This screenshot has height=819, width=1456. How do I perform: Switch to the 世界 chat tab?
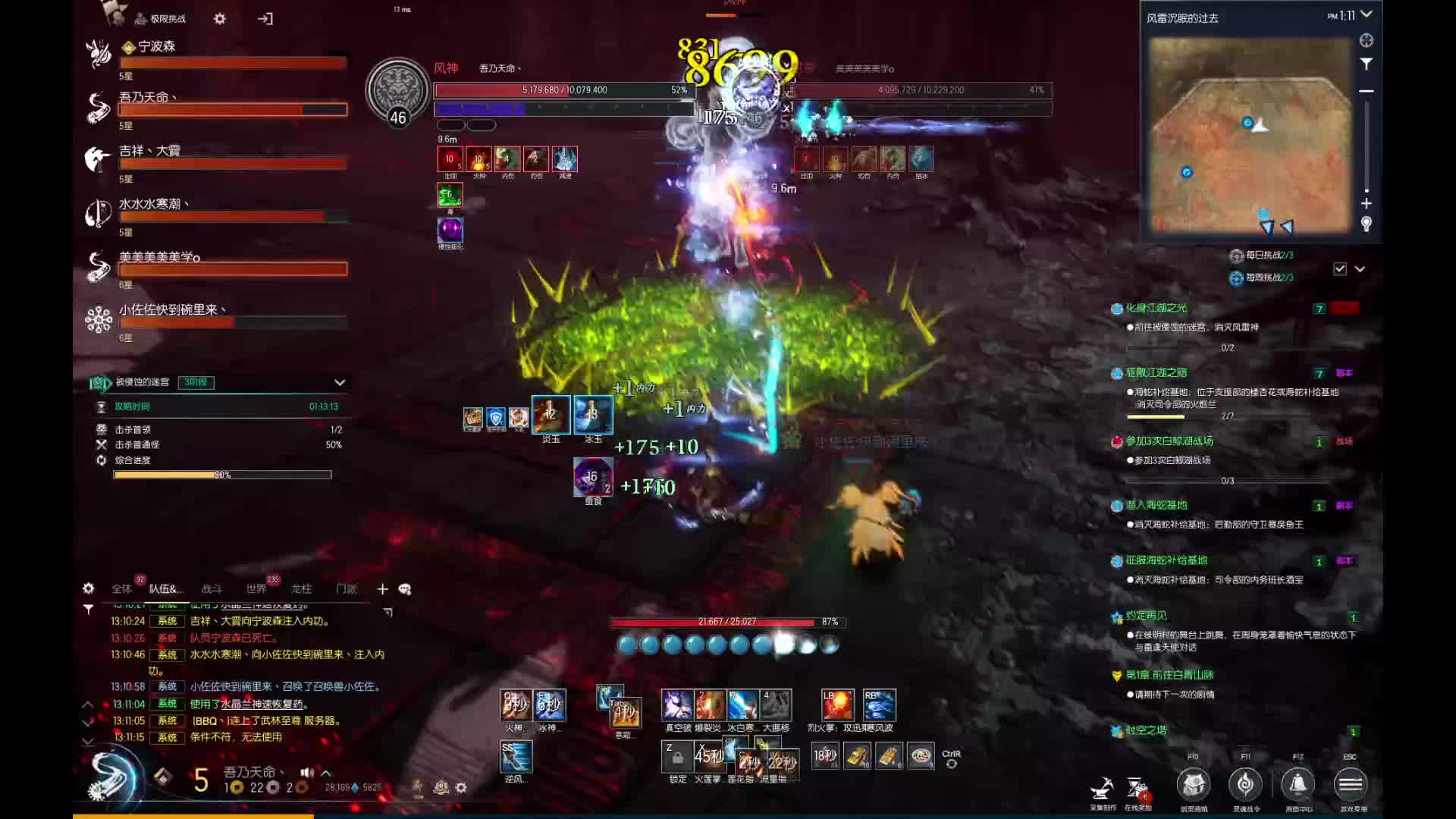click(x=256, y=589)
